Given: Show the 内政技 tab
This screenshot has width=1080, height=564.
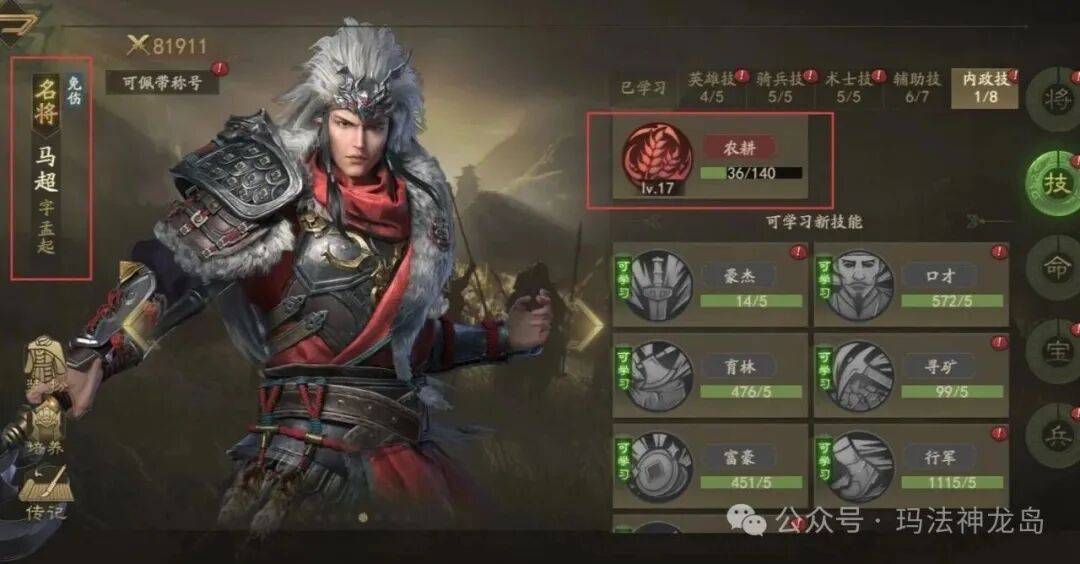Looking at the screenshot, I should tap(982, 88).
